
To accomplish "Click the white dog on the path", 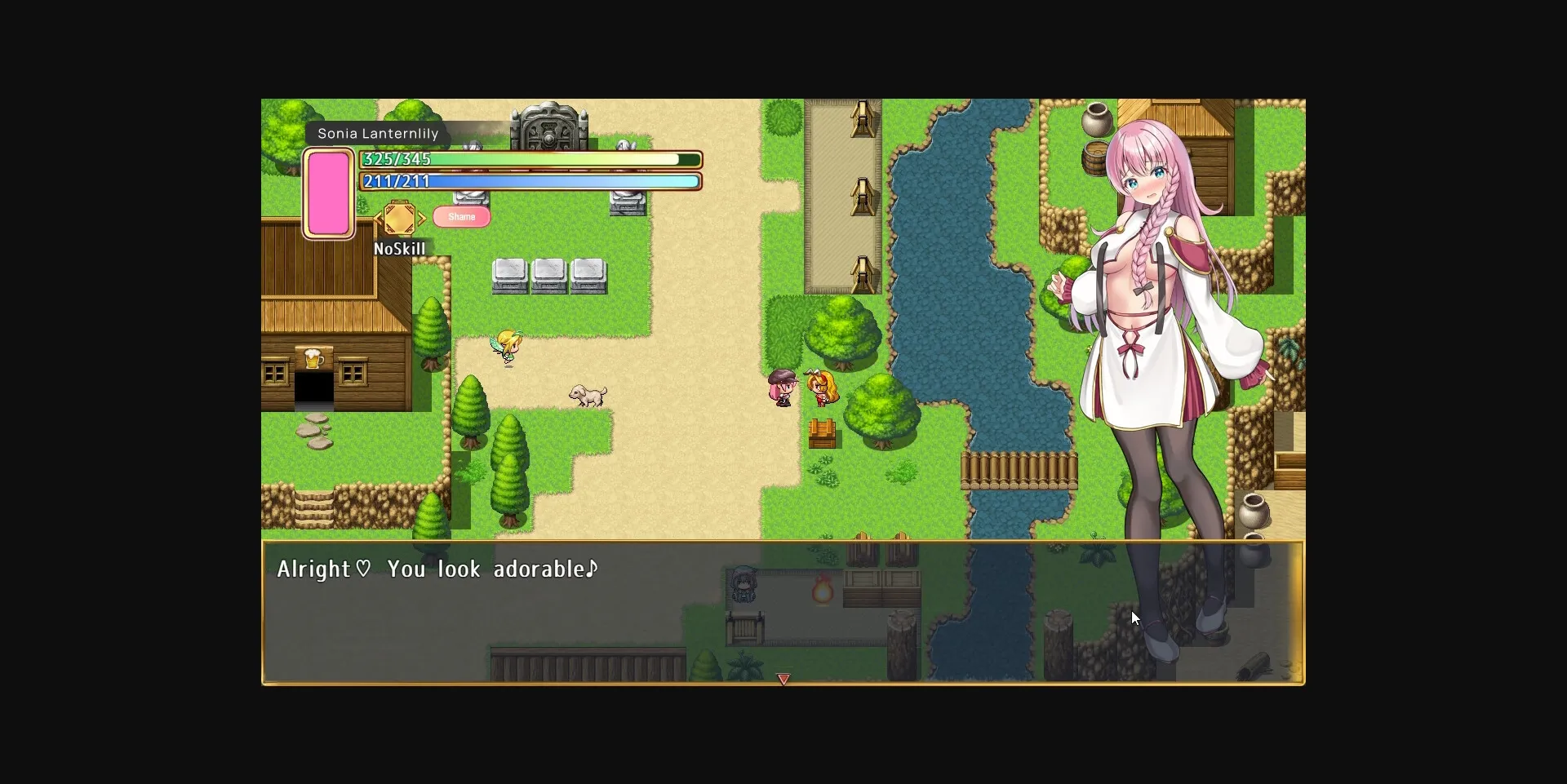I will pyautogui.click(x=589, y=393).
